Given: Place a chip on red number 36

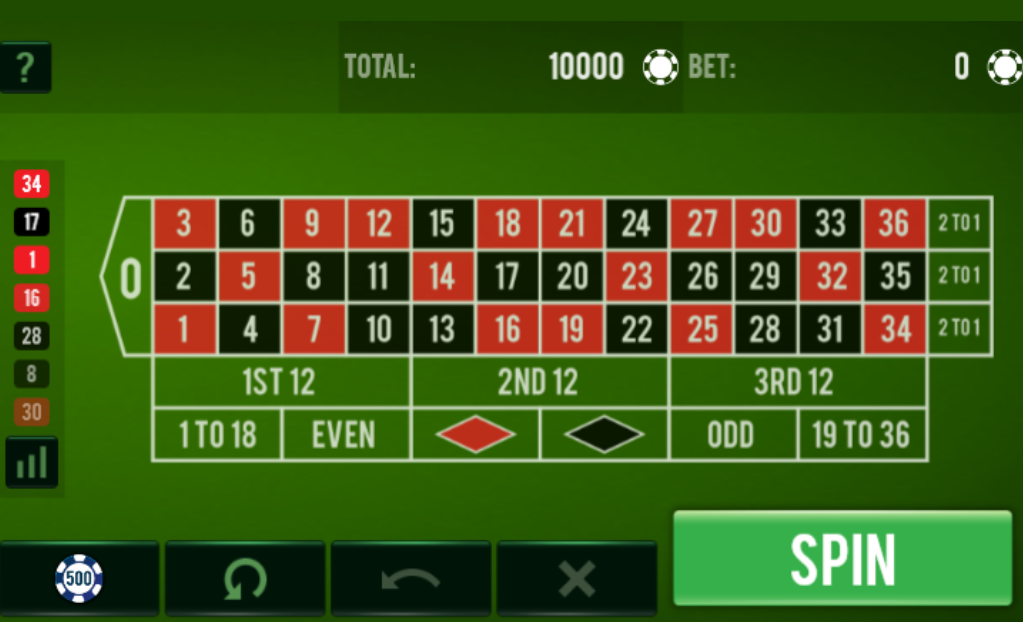Looking at the screenshot, I should tap(894, 223).
